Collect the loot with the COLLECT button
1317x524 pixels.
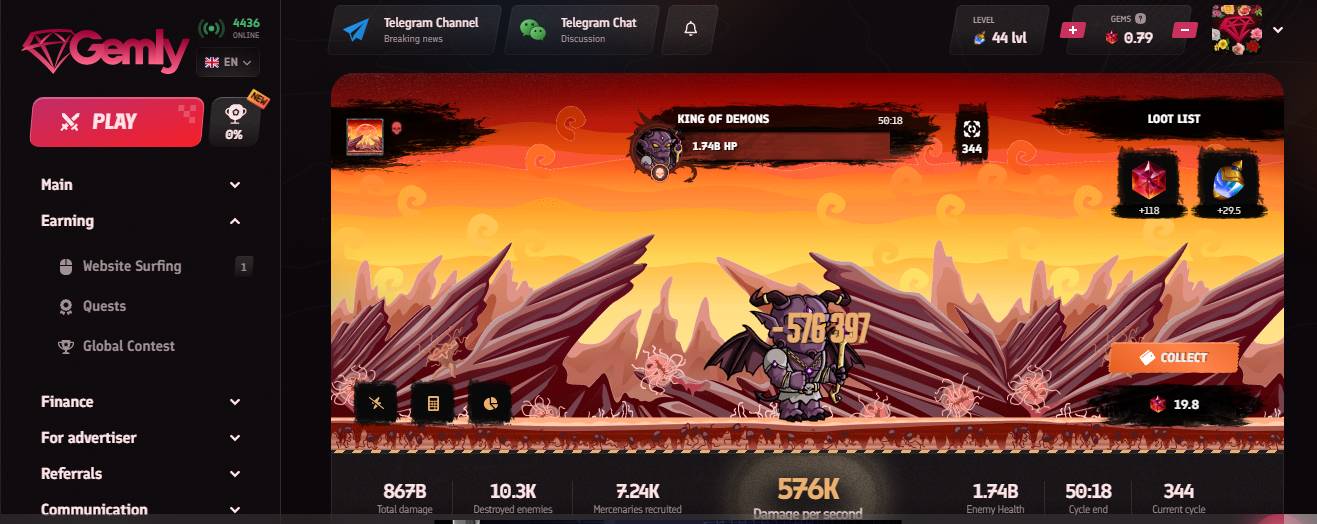point(1173,358)
